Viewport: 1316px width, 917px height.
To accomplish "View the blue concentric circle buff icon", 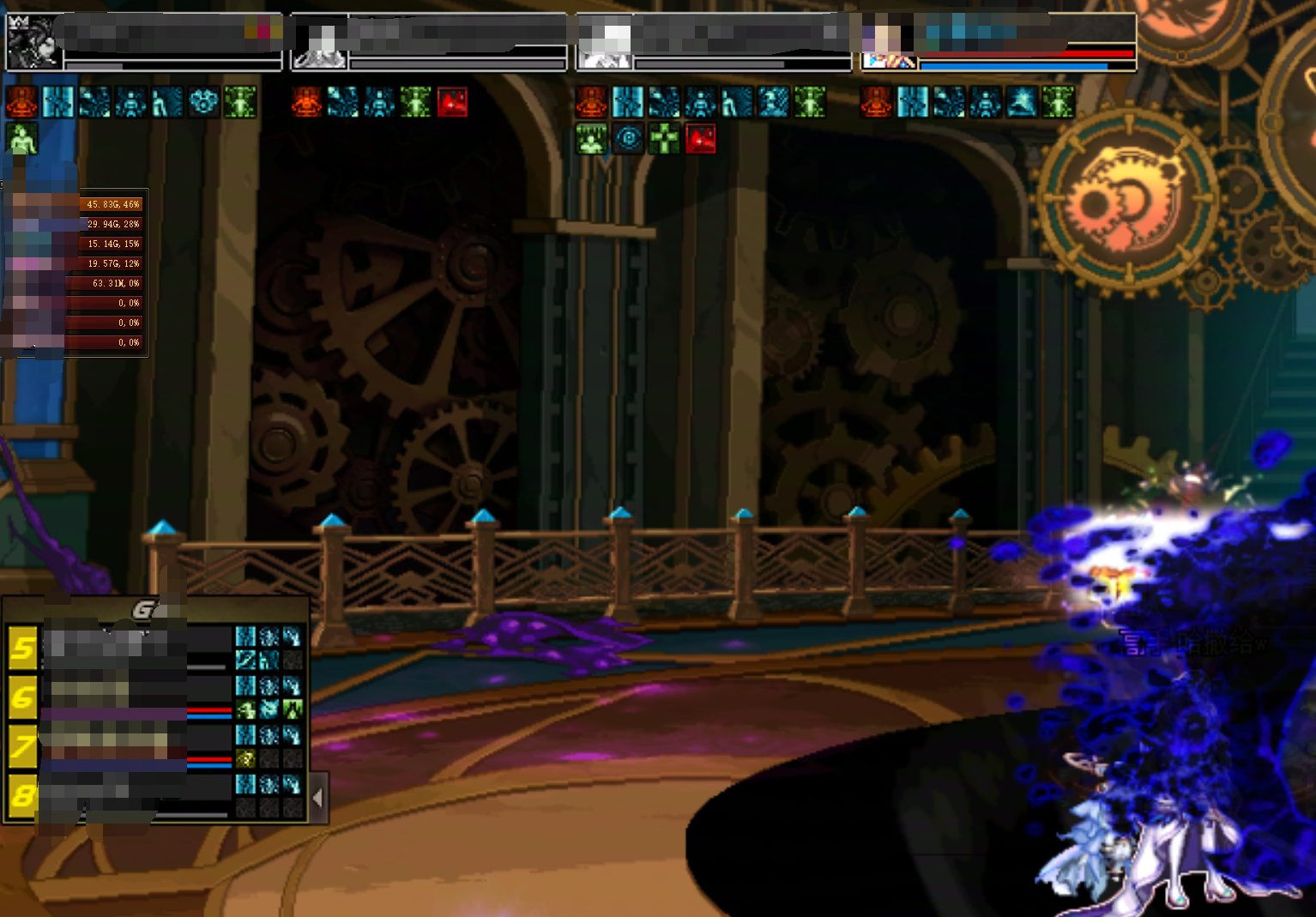I will [x=628, y=139].
